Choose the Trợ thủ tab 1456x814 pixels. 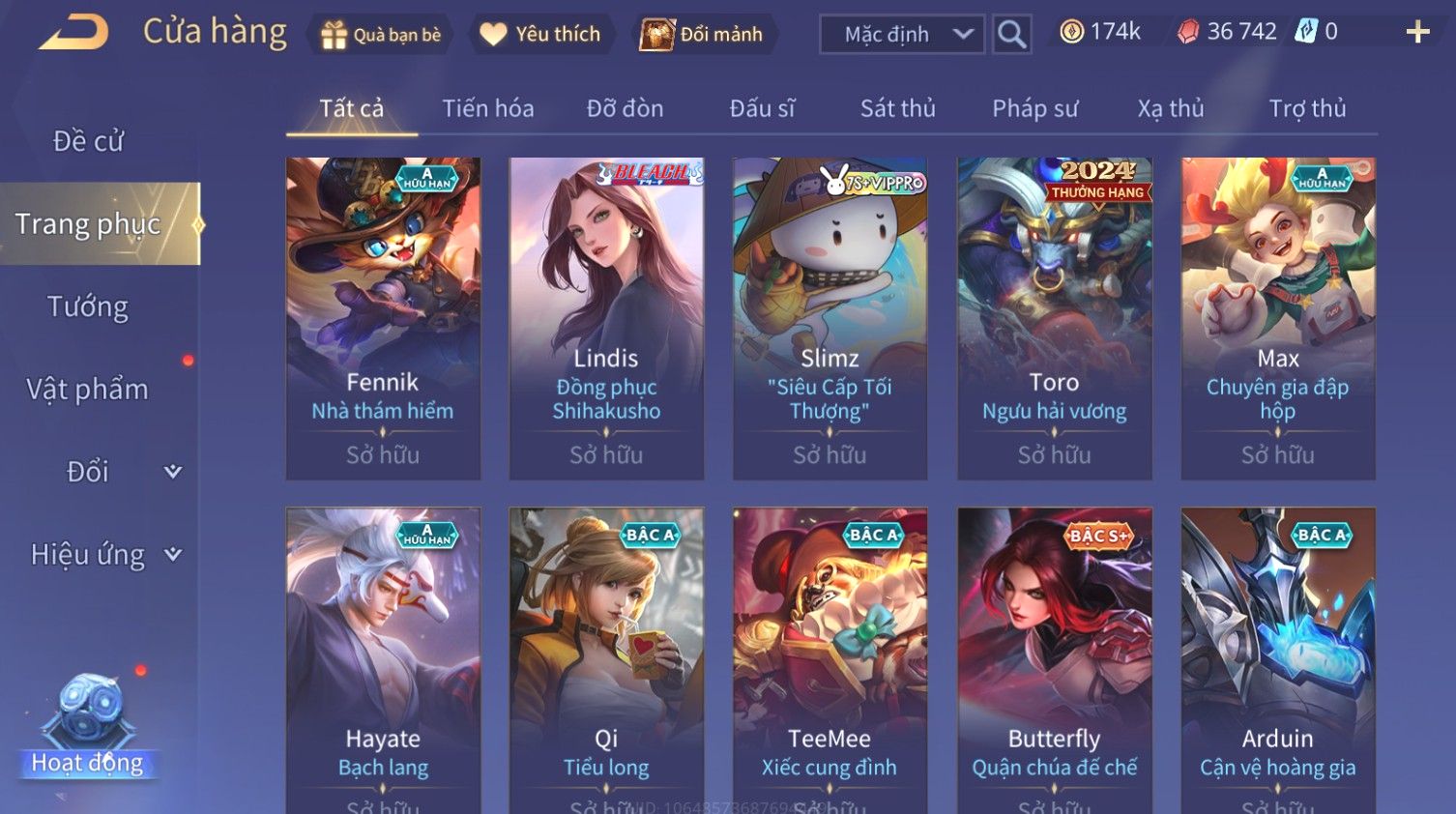coord(1307,108)
